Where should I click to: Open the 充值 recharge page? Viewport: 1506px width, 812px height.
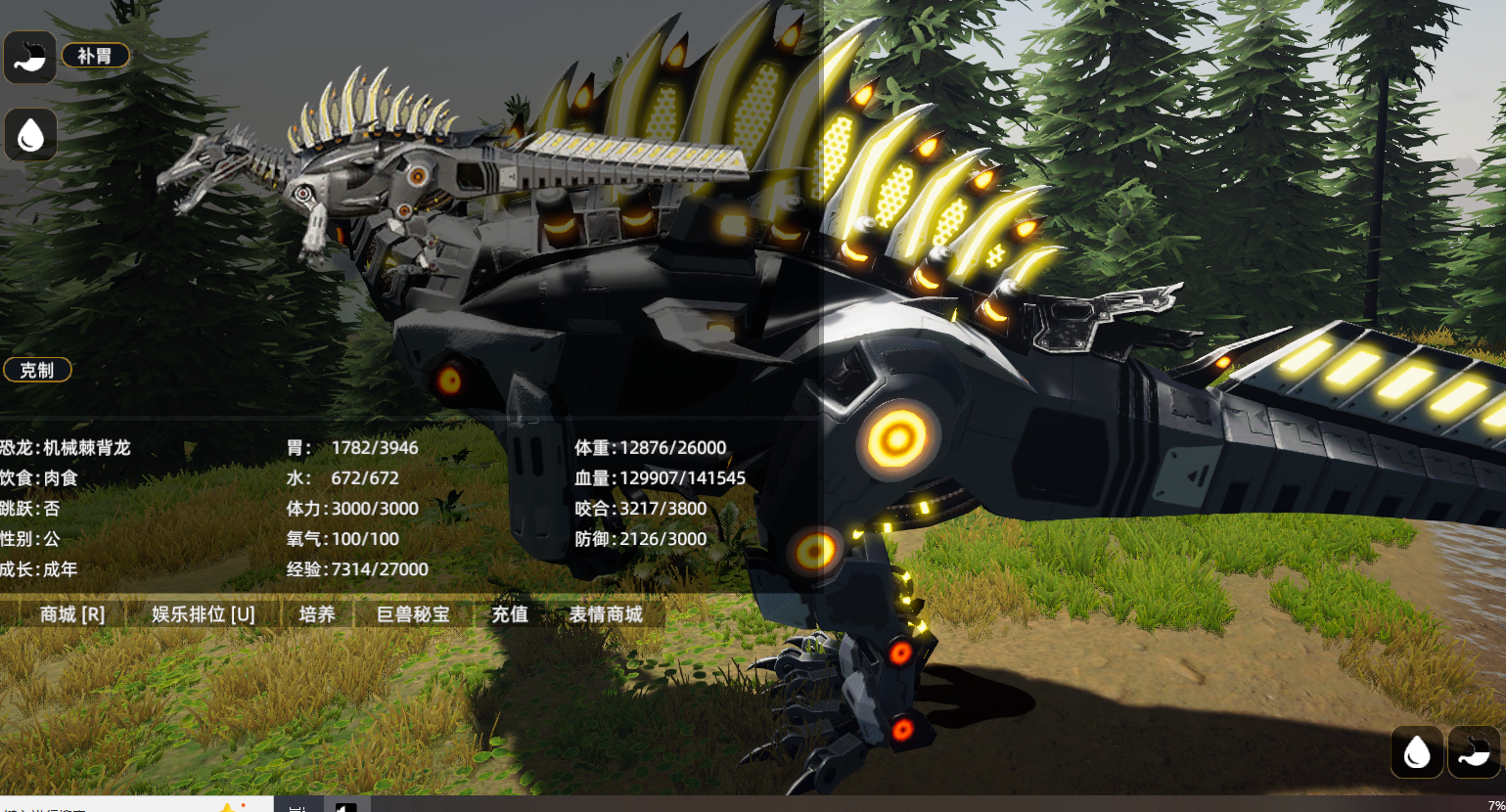click(x=510, y=614)
